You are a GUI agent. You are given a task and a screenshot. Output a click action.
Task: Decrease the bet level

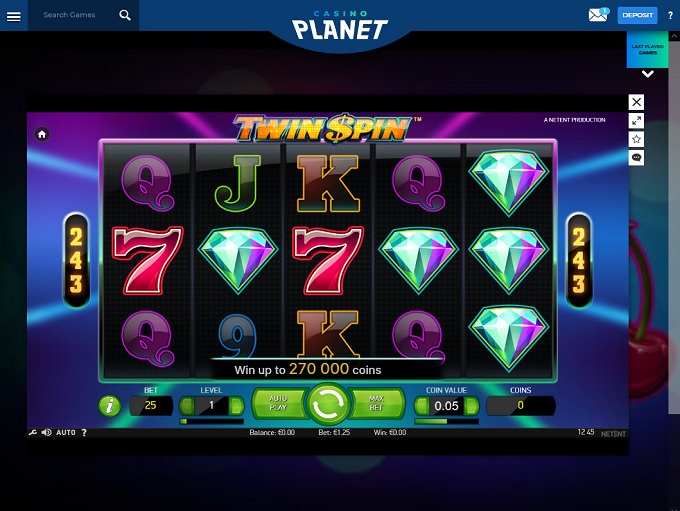(x=186, y=406)
